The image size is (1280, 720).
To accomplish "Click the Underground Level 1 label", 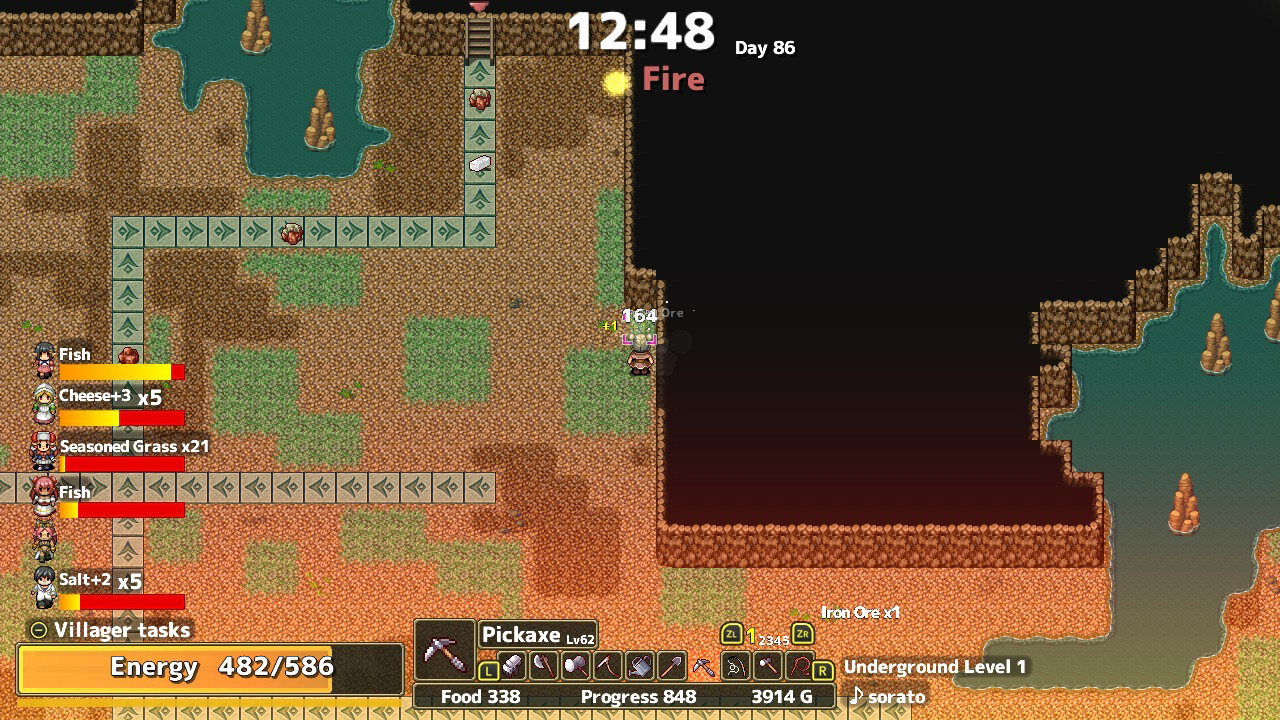I will [x=936, y=667].
